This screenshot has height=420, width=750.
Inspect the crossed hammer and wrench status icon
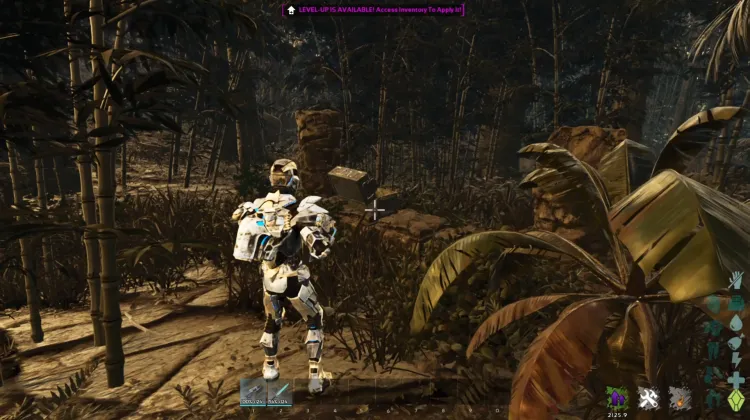click(x=649, y=397)
